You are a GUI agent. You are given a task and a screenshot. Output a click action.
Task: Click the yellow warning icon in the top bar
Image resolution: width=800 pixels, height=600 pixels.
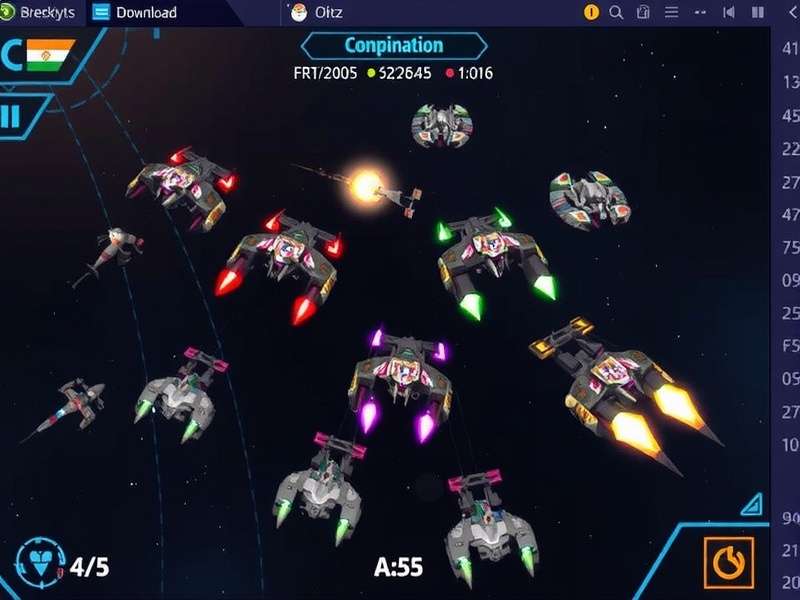[591, 13]
